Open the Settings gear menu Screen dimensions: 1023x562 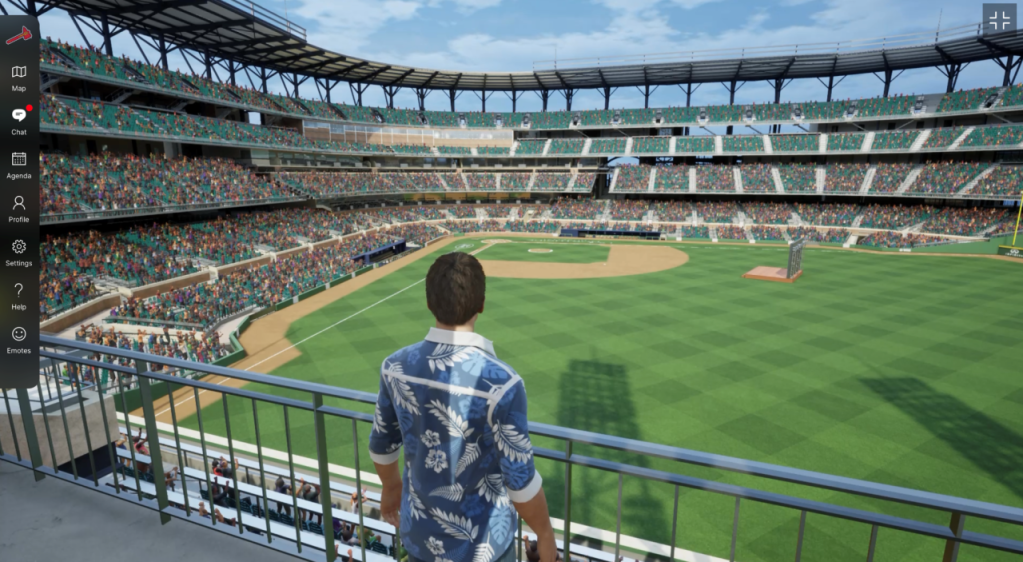(19, 251)
